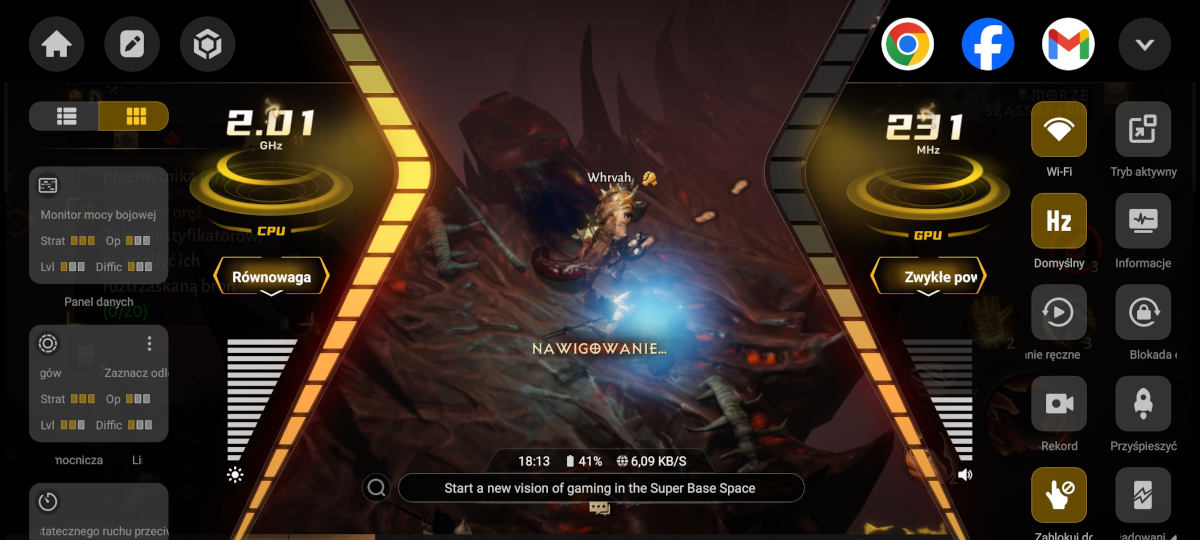
Task: Launch the Chrome browser shortcut
Action: [x=907, y=45]
